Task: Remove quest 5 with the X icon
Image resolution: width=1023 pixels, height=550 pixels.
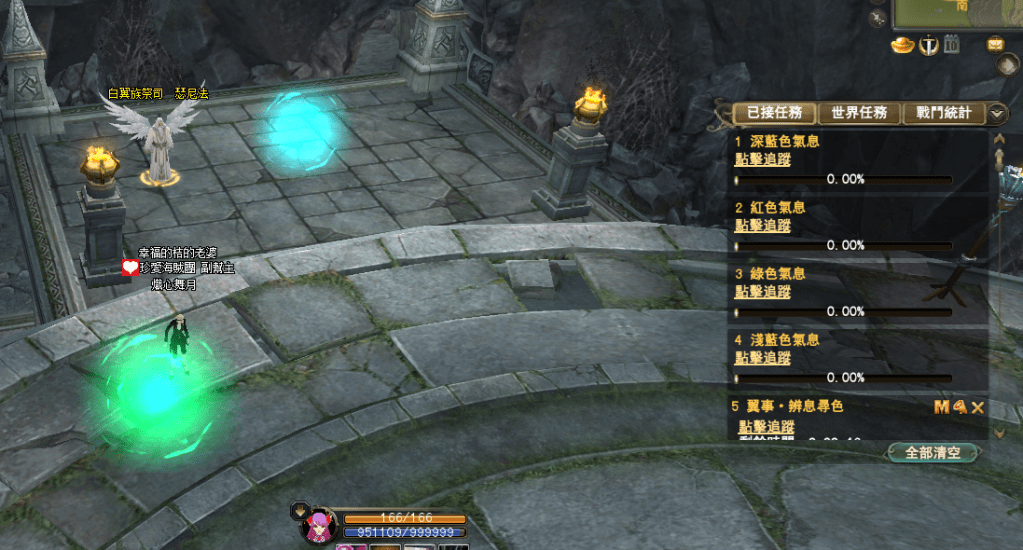Action: [x=978, y=407]
